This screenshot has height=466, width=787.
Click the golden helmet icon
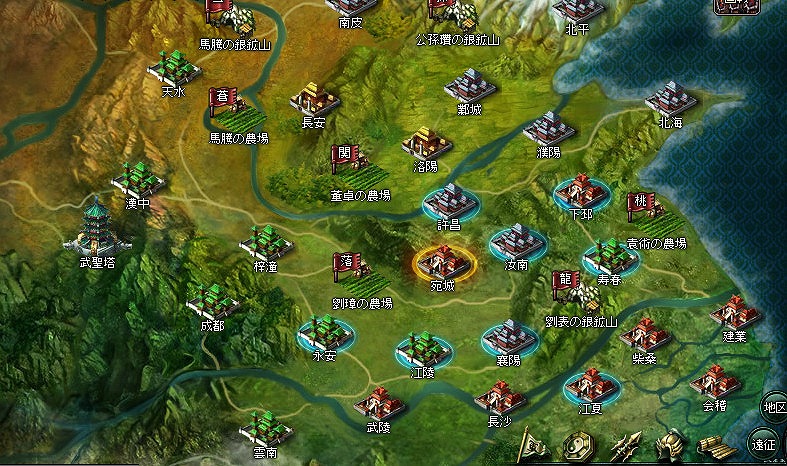point(671,446)
